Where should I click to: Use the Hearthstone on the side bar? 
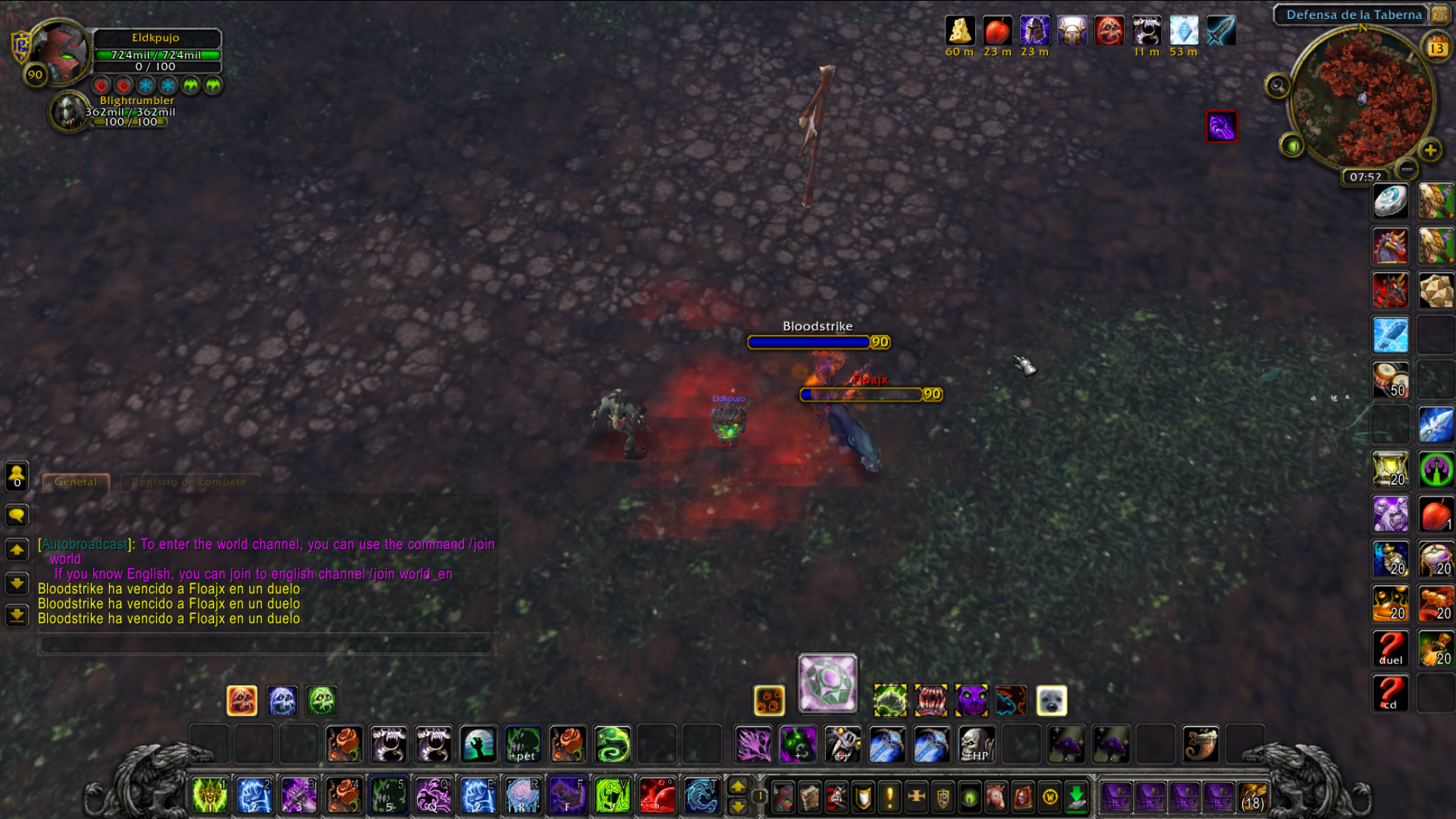point(1391,202)
